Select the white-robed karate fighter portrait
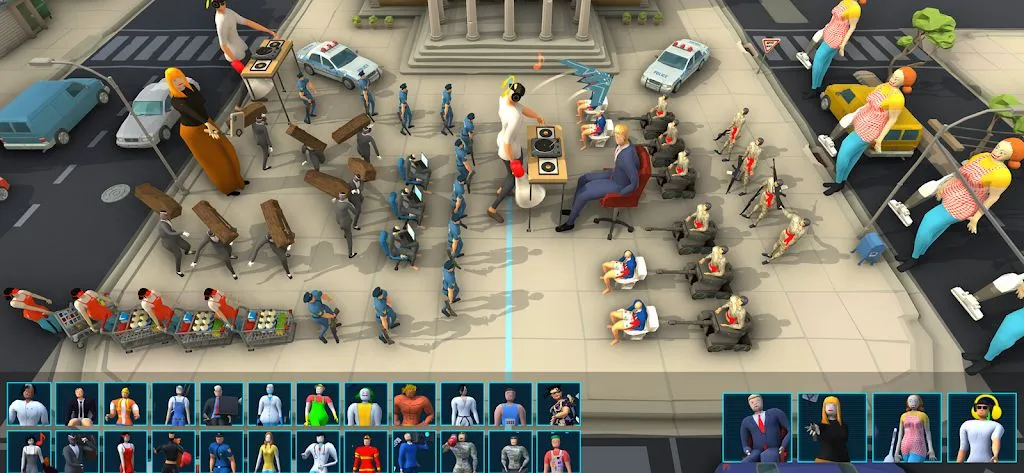Image resolution: width=1024 pixels, height=473 pixels. [x=463, y=404]
